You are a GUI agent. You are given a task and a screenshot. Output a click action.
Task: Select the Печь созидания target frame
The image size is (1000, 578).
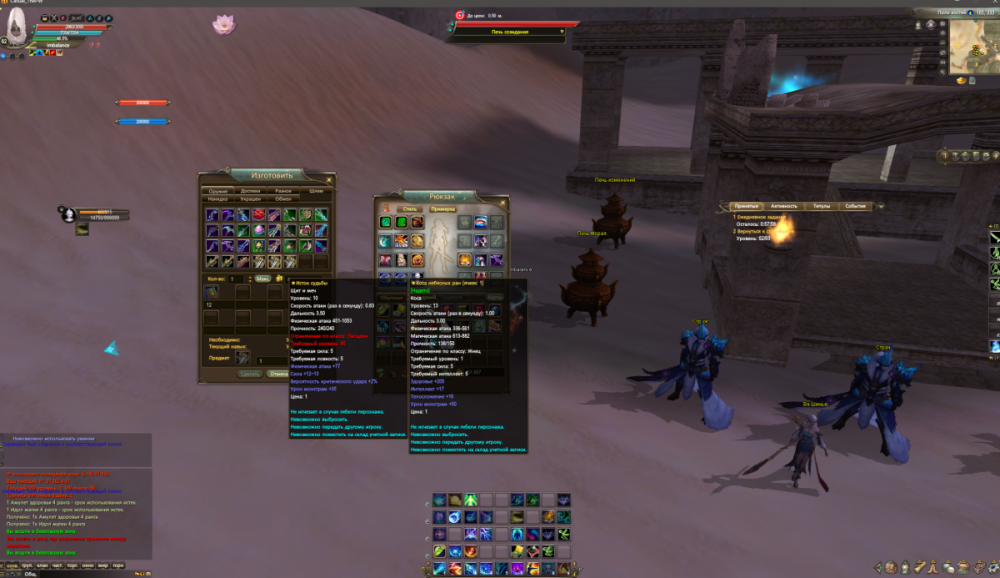pos(510,32)
